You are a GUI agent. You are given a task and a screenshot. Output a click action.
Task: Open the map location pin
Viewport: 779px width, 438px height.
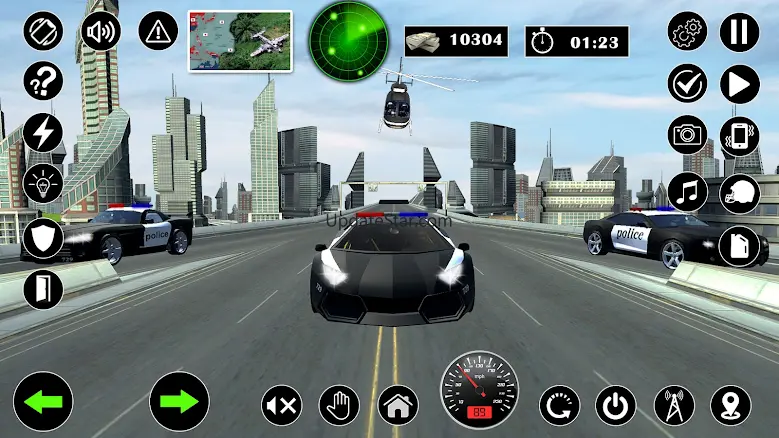(x=731, y=405)
